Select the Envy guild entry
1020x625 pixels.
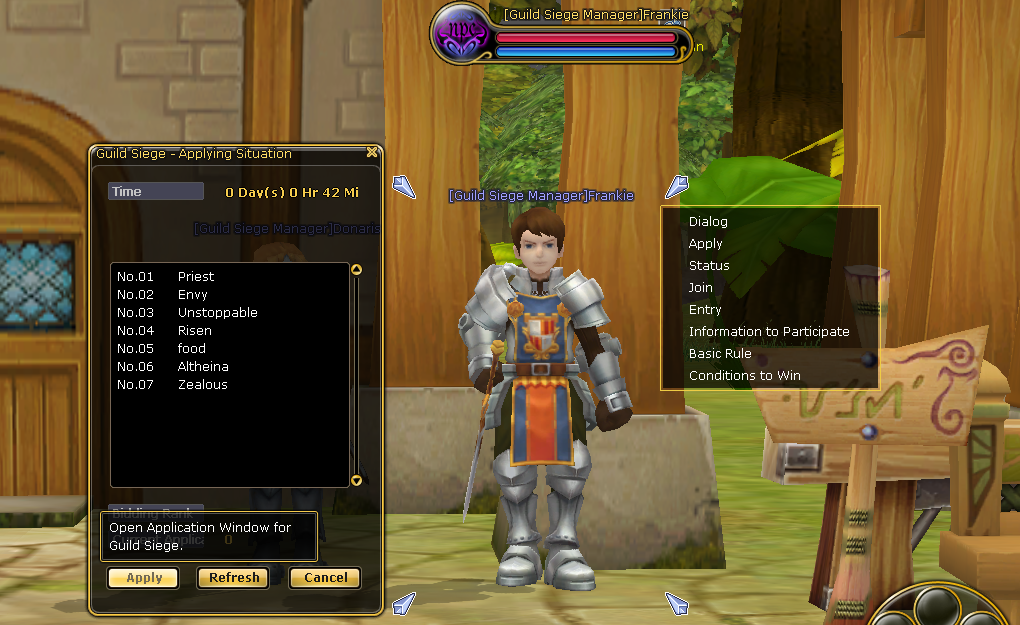pyautogui.click(x=192, y=295)
